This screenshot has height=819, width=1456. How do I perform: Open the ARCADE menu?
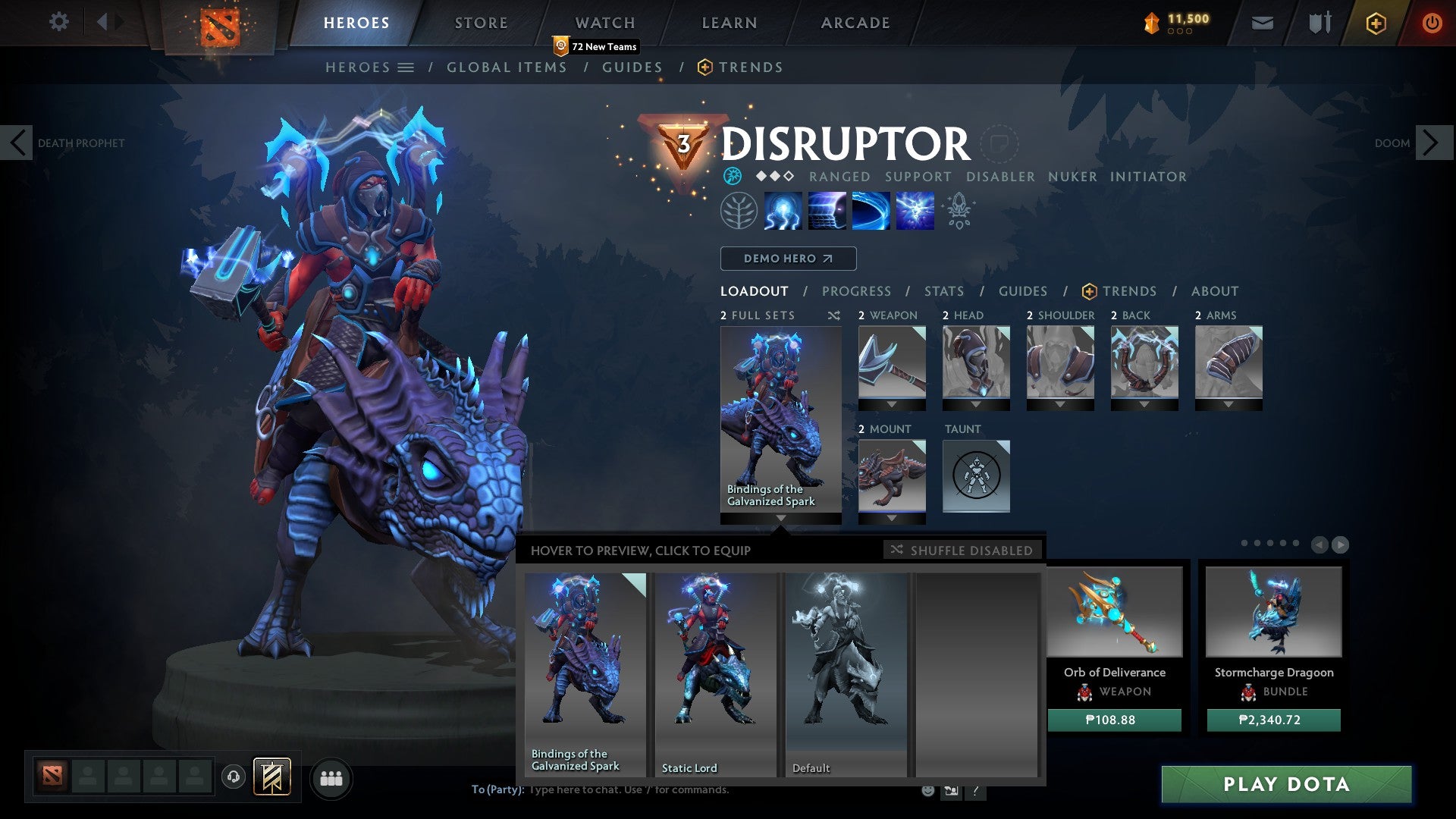coord(855,22)
